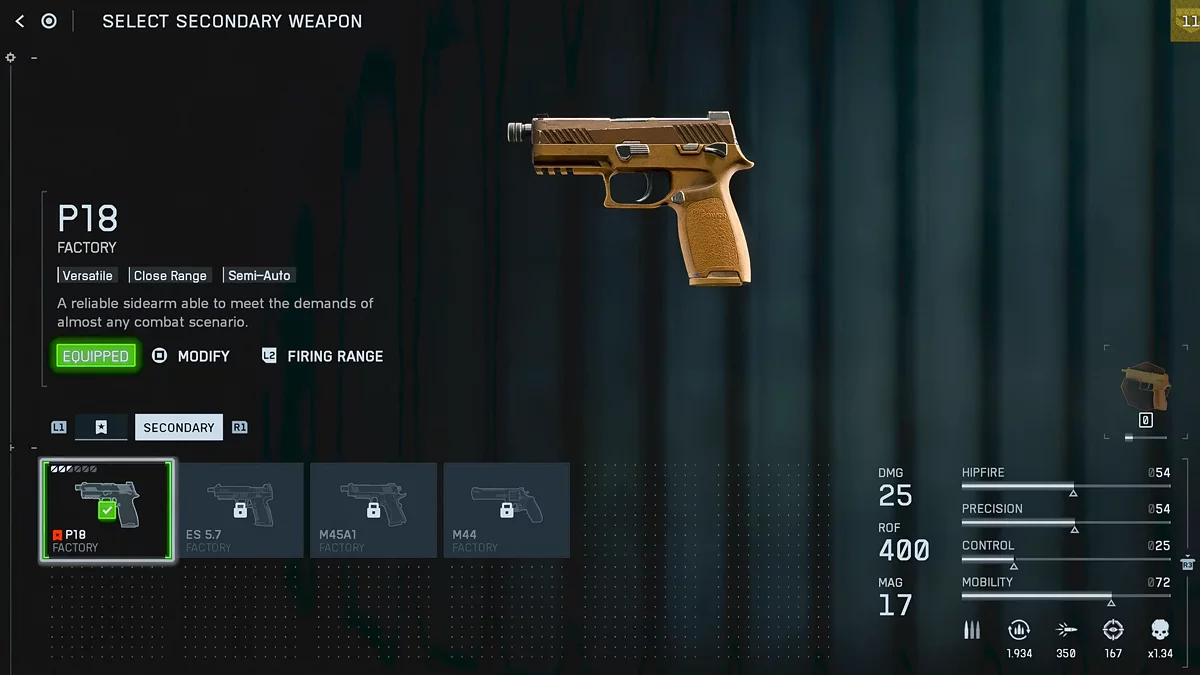Click the EQUIPPED button
The width and height of the screenshot is (1200, 675).
click(96, 356)
